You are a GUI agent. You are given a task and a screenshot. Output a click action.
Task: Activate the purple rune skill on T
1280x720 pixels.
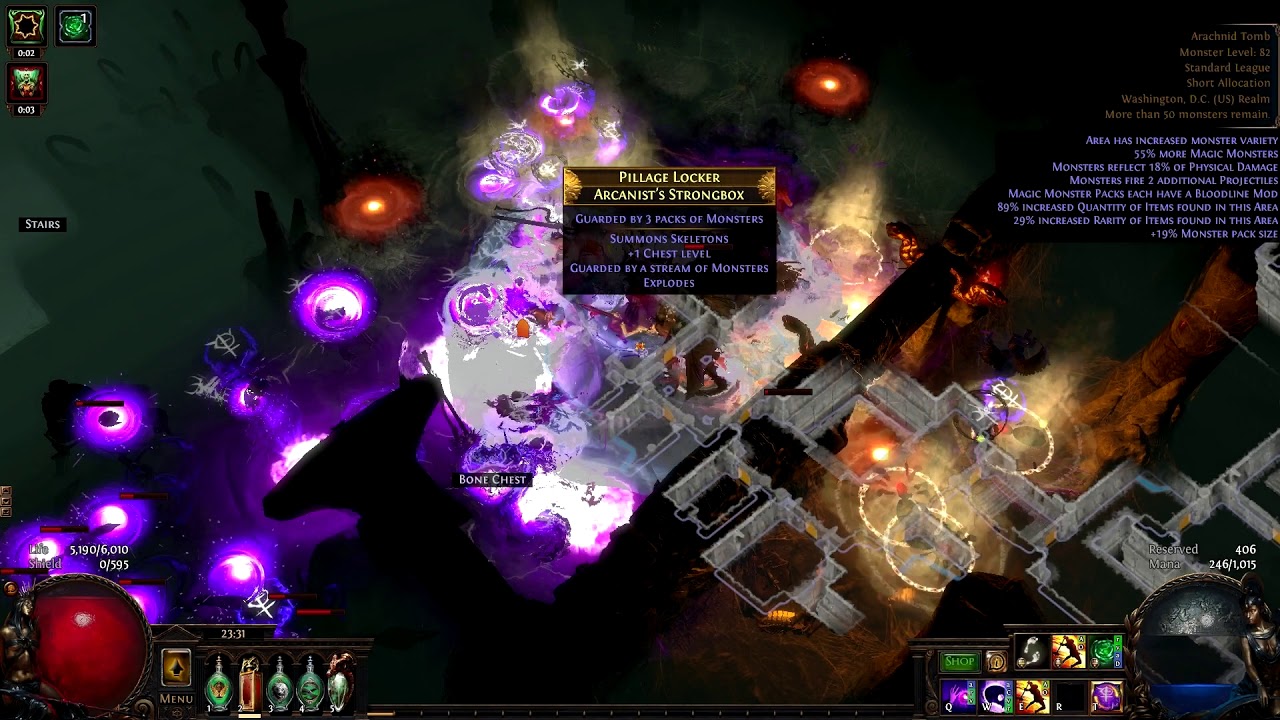coord(1106,695)
